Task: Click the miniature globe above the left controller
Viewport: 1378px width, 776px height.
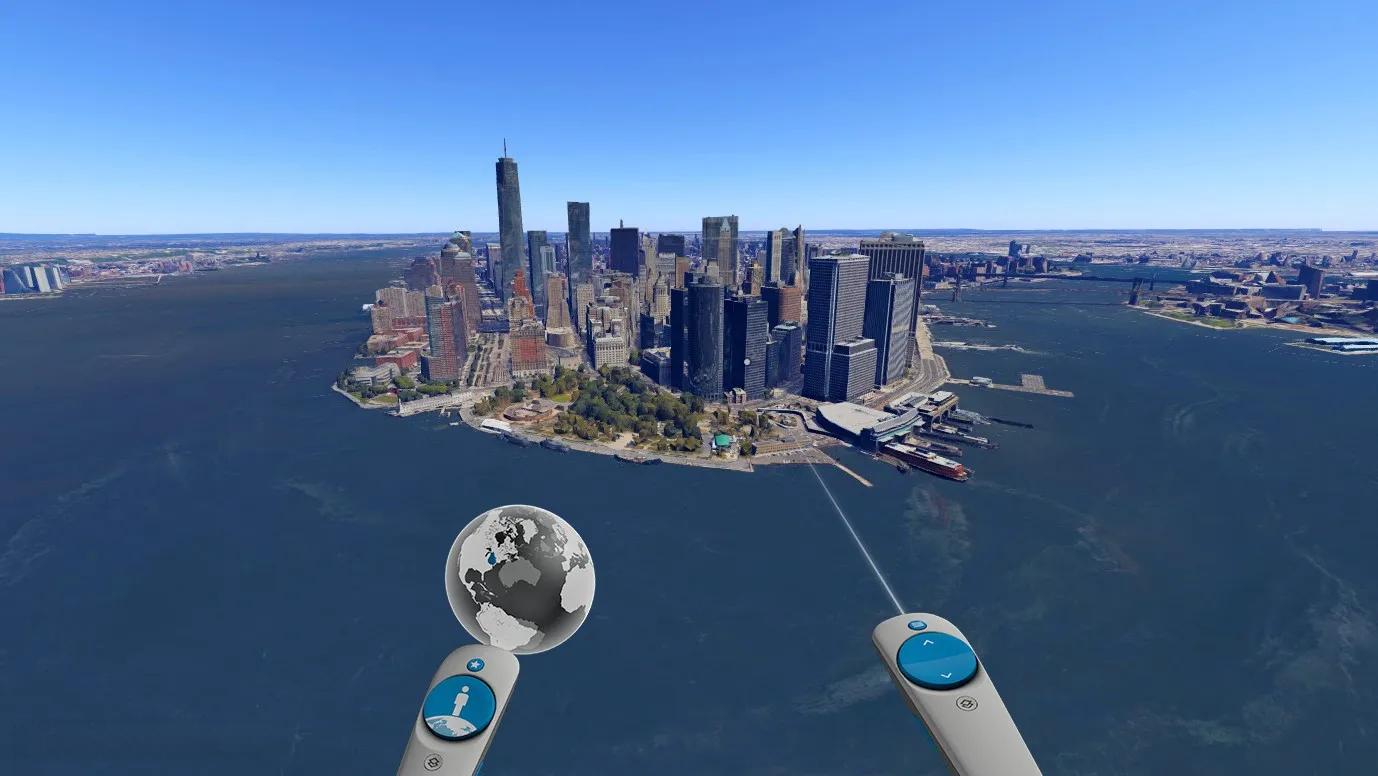Action: click(x=519, y=578)
